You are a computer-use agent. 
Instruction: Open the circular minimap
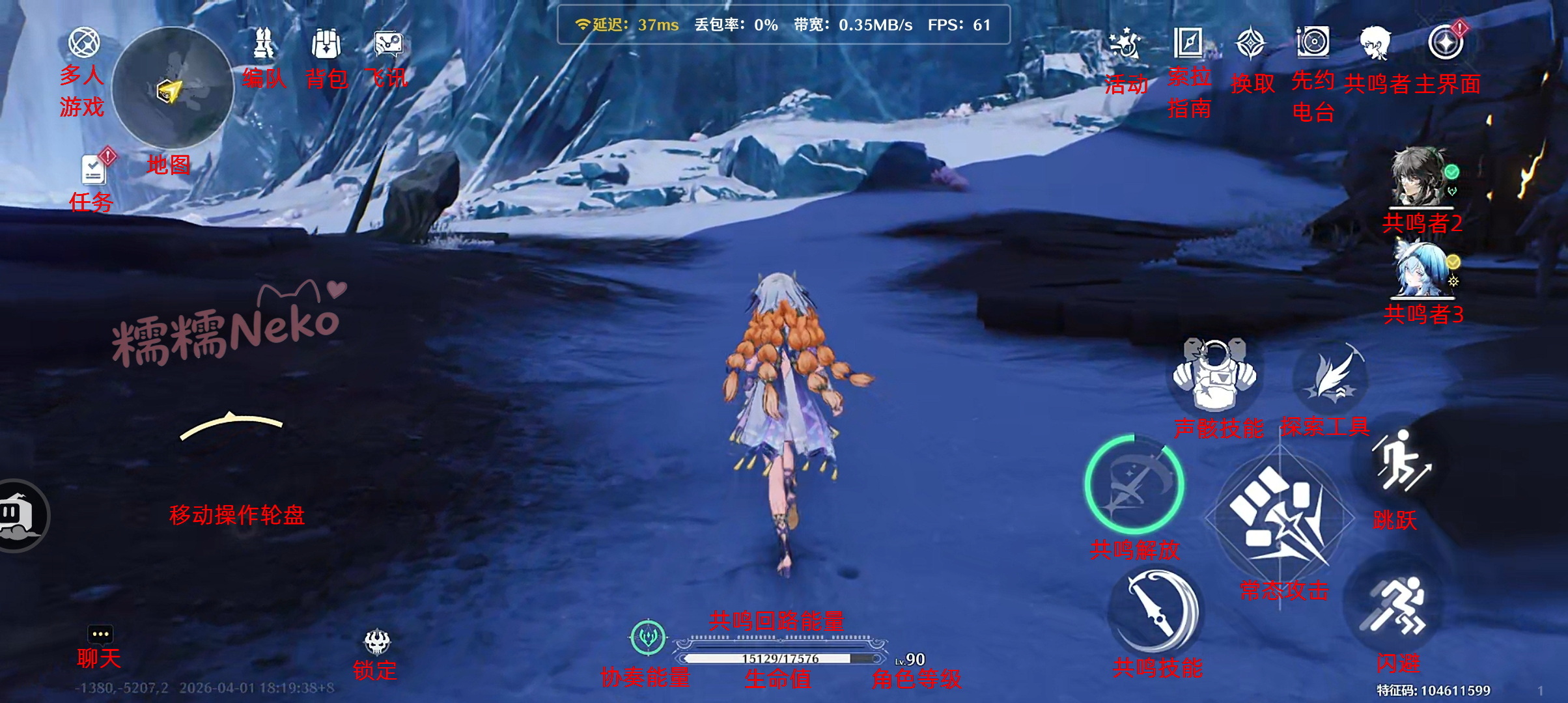click(173, 88)
